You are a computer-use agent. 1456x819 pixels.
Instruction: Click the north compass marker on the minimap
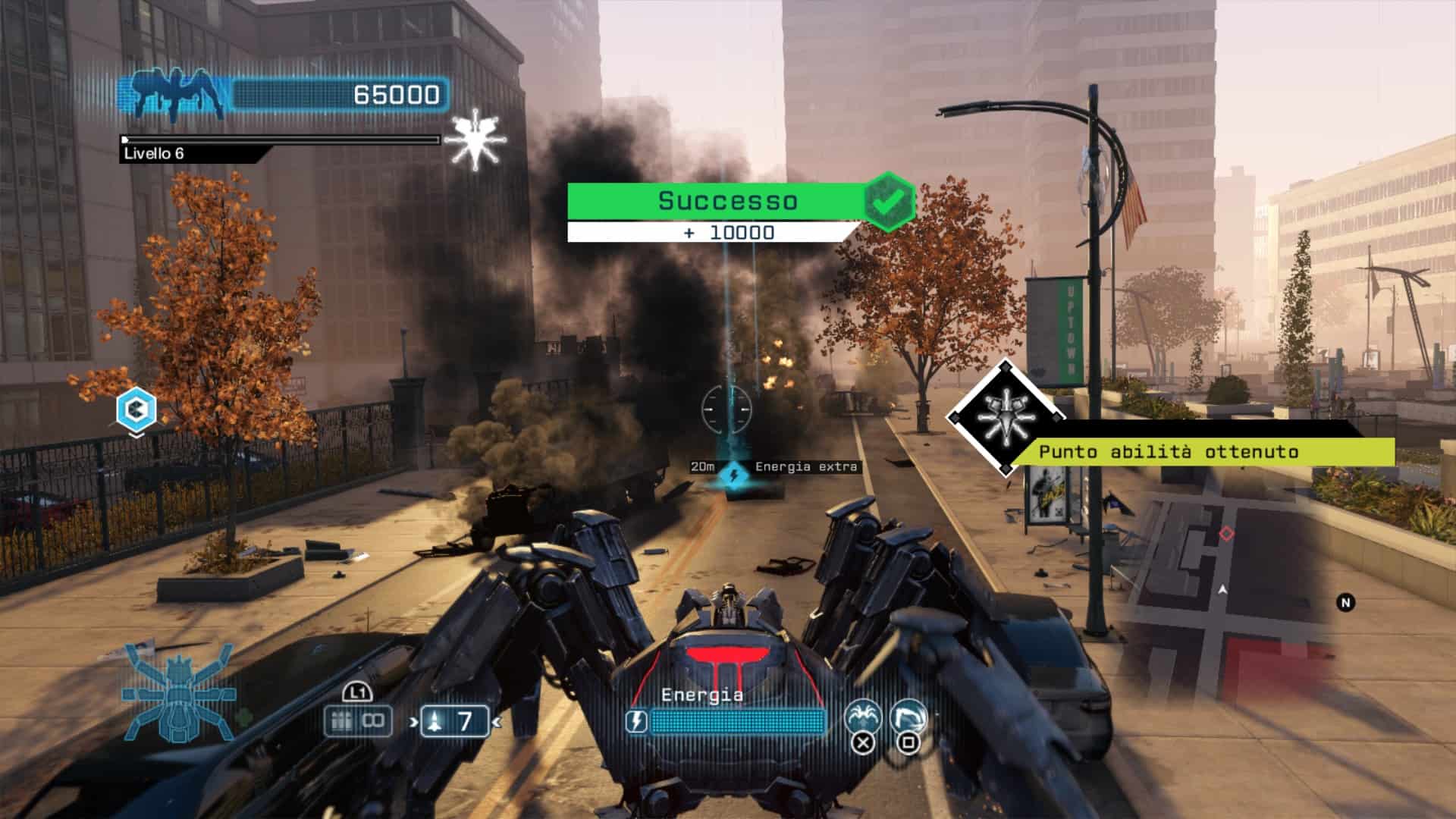point(1346,603)
